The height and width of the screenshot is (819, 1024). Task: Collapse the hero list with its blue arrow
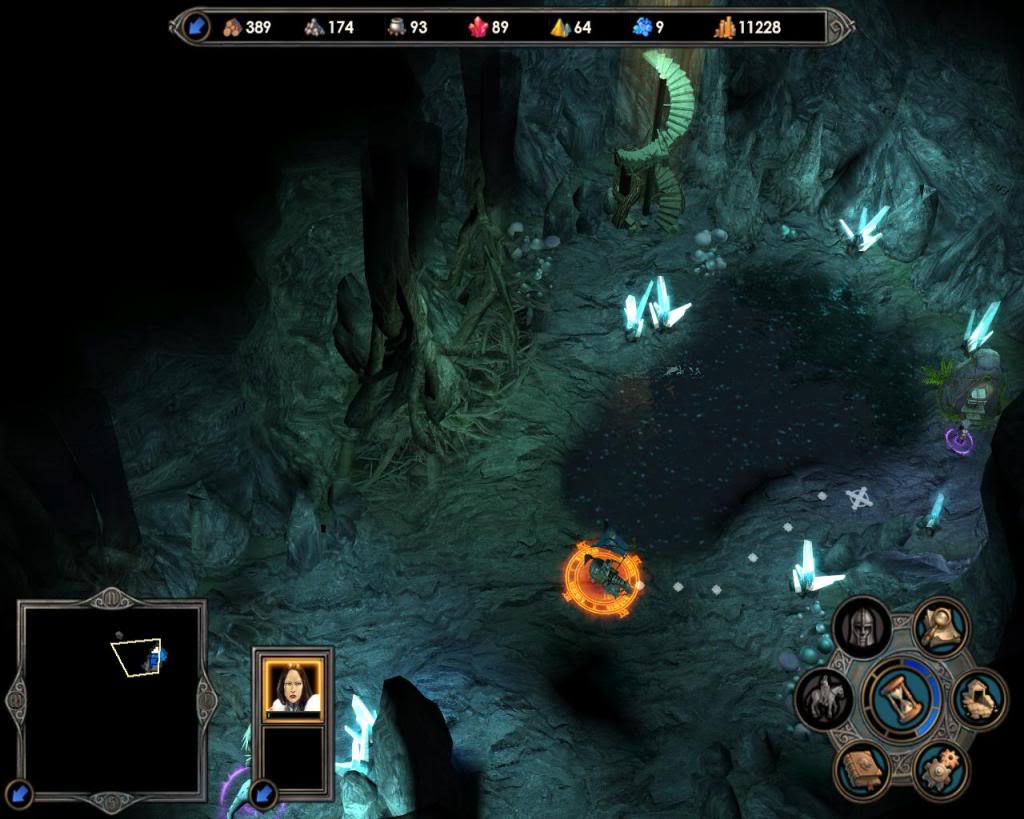(264, 795)
